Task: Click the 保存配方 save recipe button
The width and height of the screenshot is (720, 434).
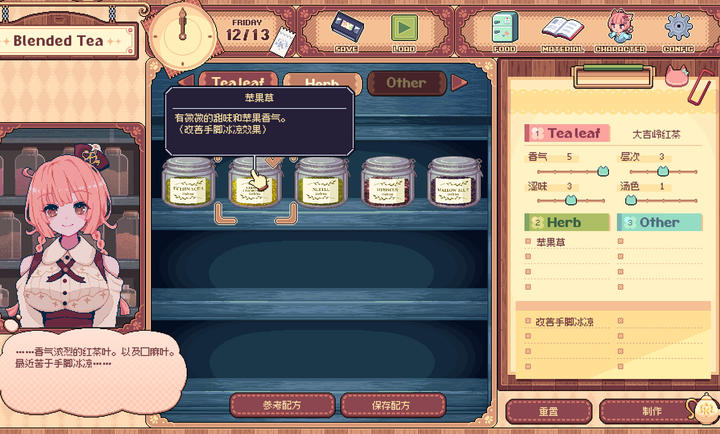Action: pos(393,405)
